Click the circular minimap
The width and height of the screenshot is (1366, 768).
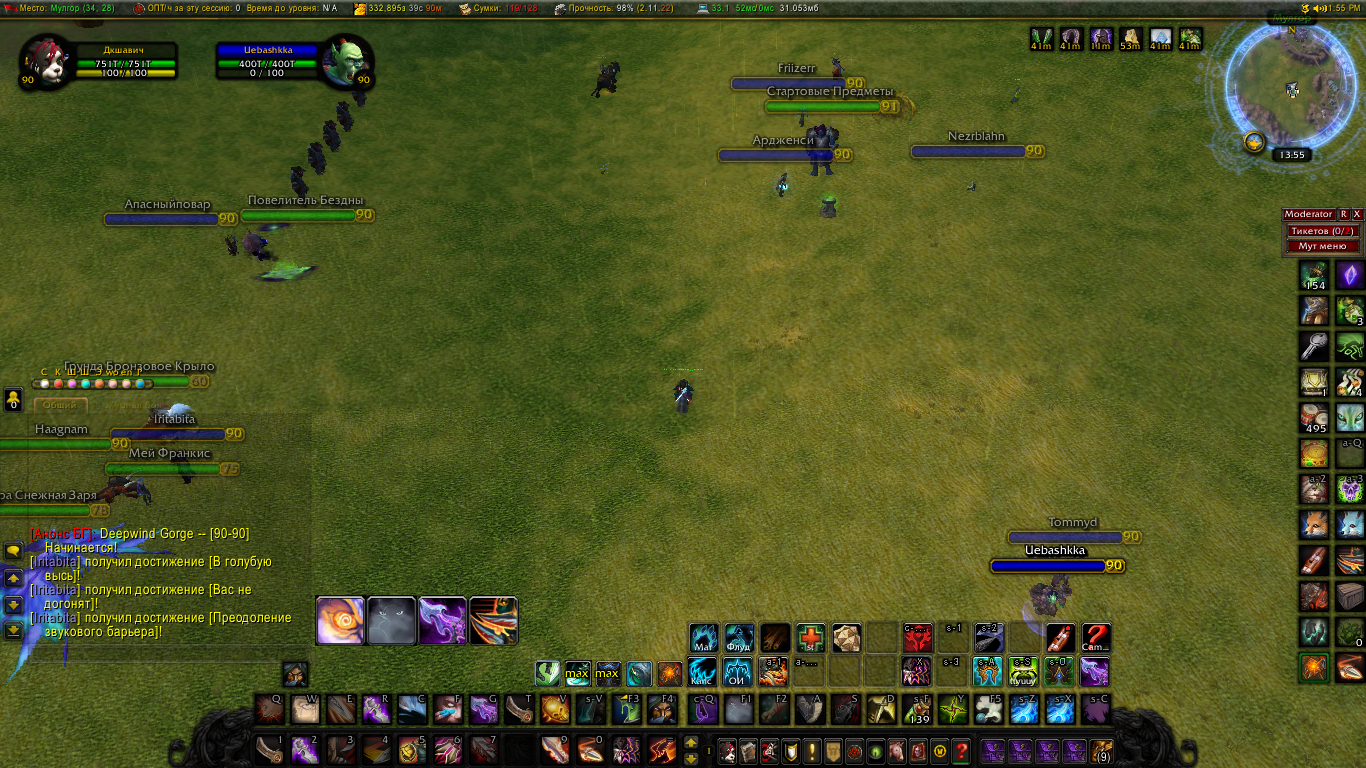1292,88
